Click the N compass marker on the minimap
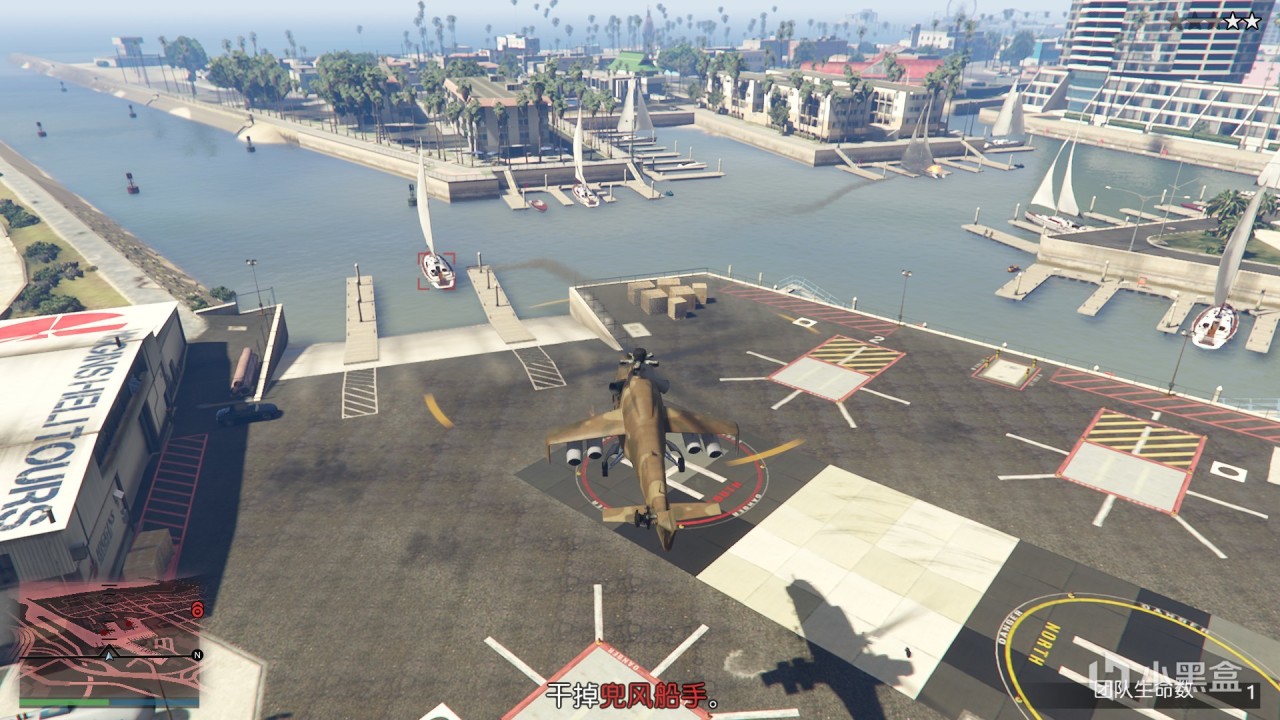The height and width of the screenshot is (720, 1280). [196, 654]
